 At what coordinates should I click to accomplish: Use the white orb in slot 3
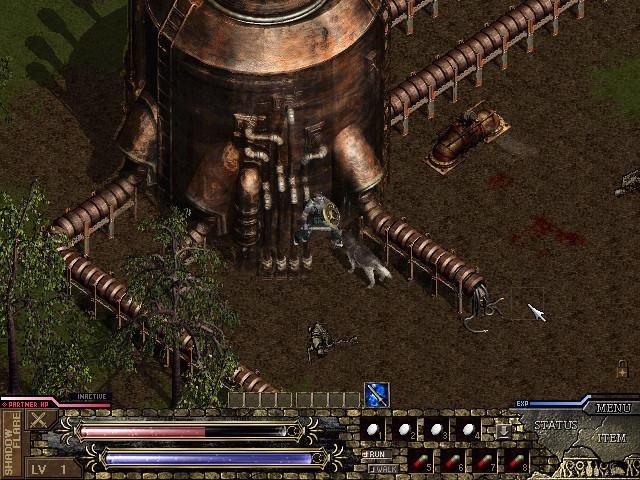pyautogui.click(x=436, y=430)
